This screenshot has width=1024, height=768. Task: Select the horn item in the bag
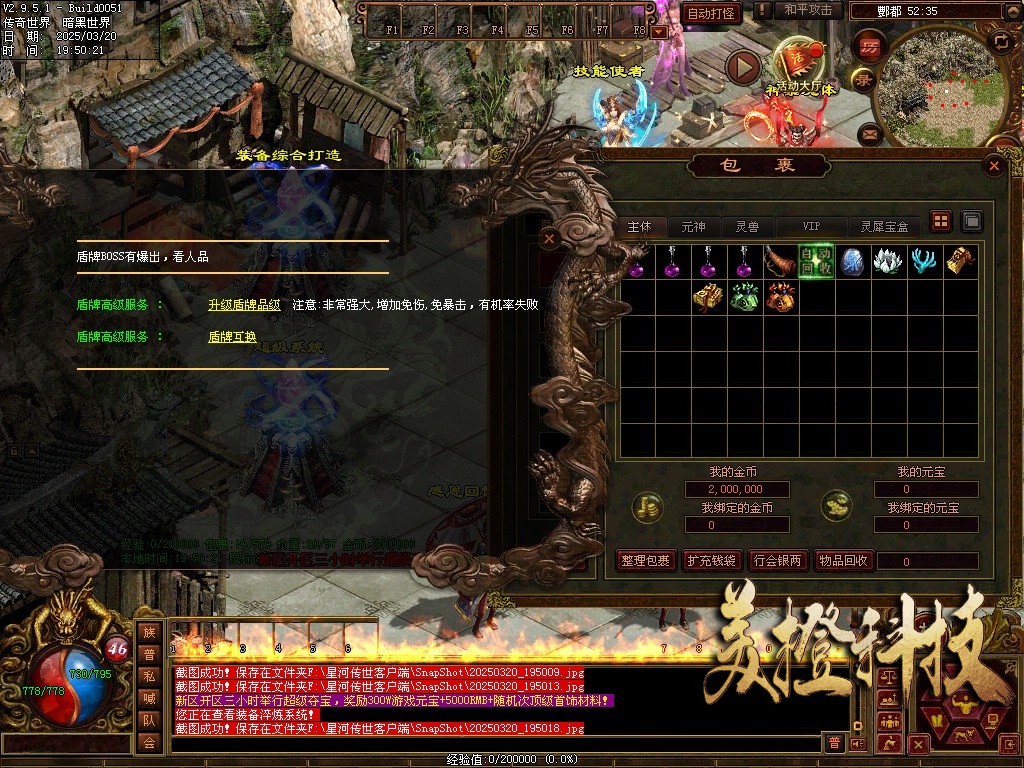tap(780, 262)
